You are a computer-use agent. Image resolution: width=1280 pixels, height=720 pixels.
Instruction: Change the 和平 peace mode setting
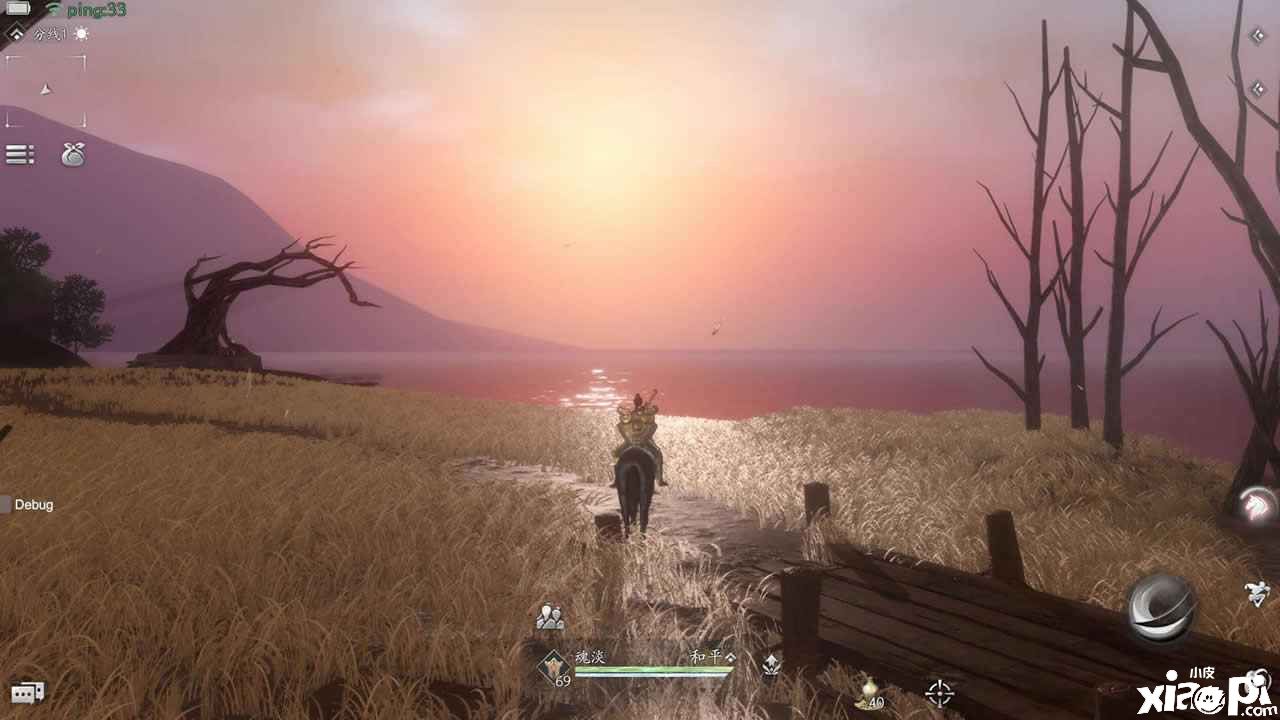(x=712, y=657)
